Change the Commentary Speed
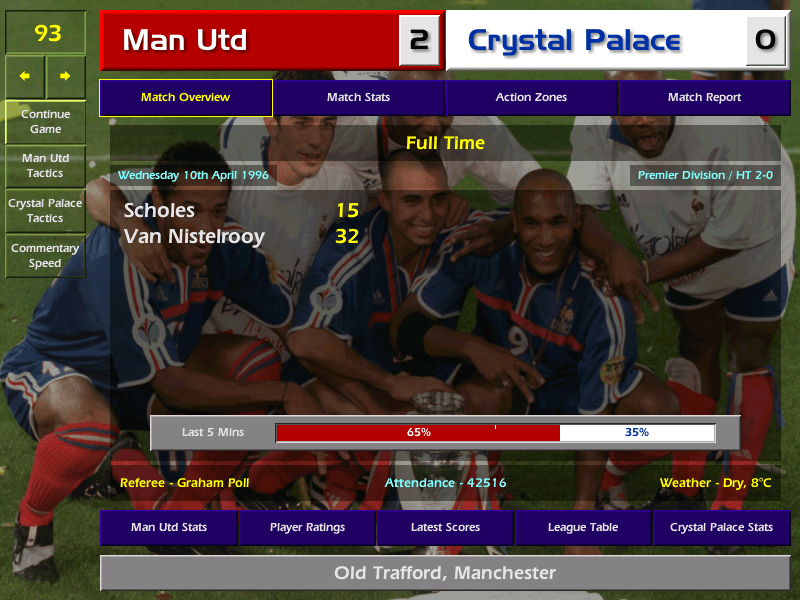 [x=45, y=255]
